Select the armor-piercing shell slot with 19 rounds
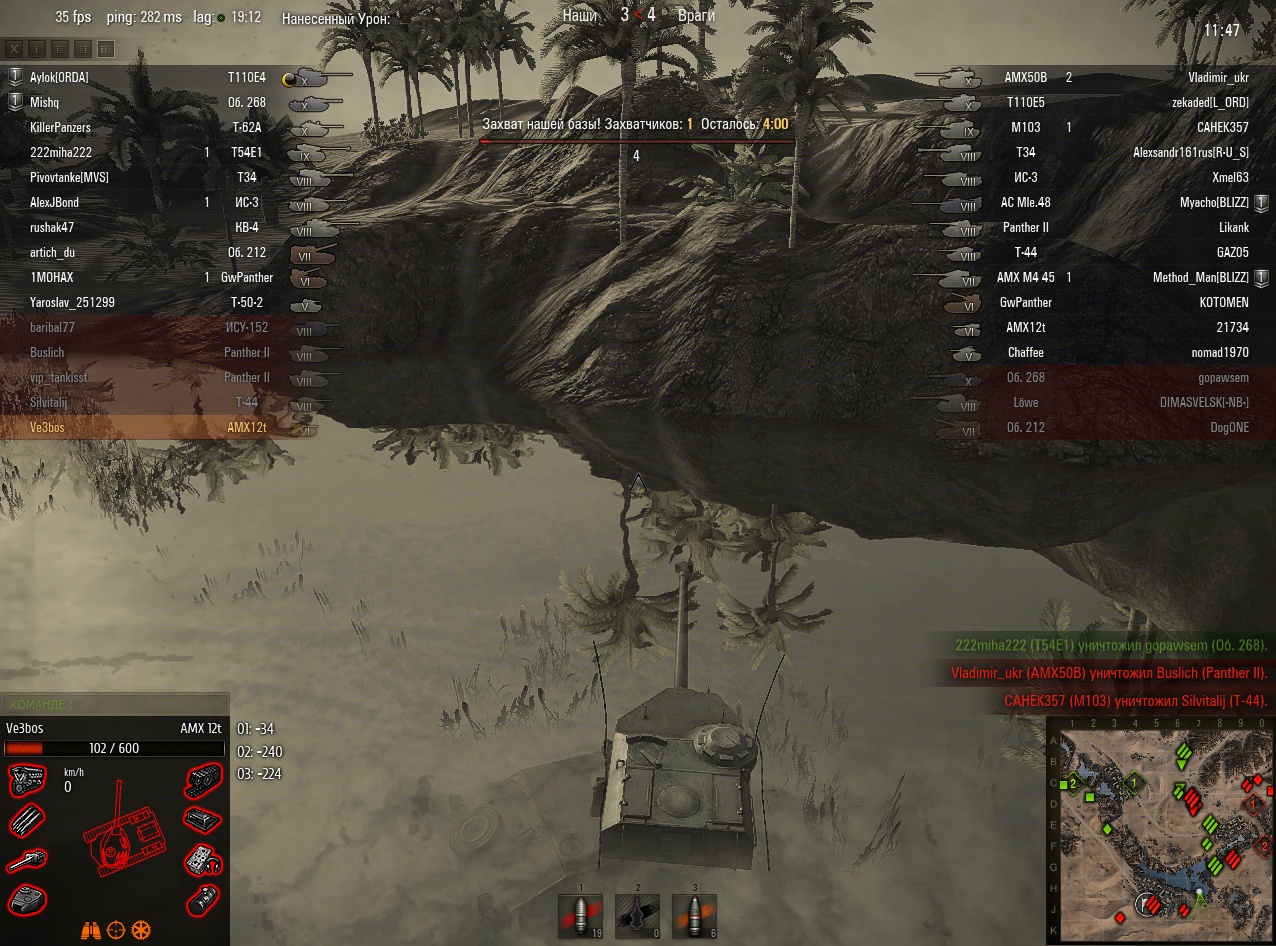The height and width of the screenshot is (946, 1276). (580, 916)
